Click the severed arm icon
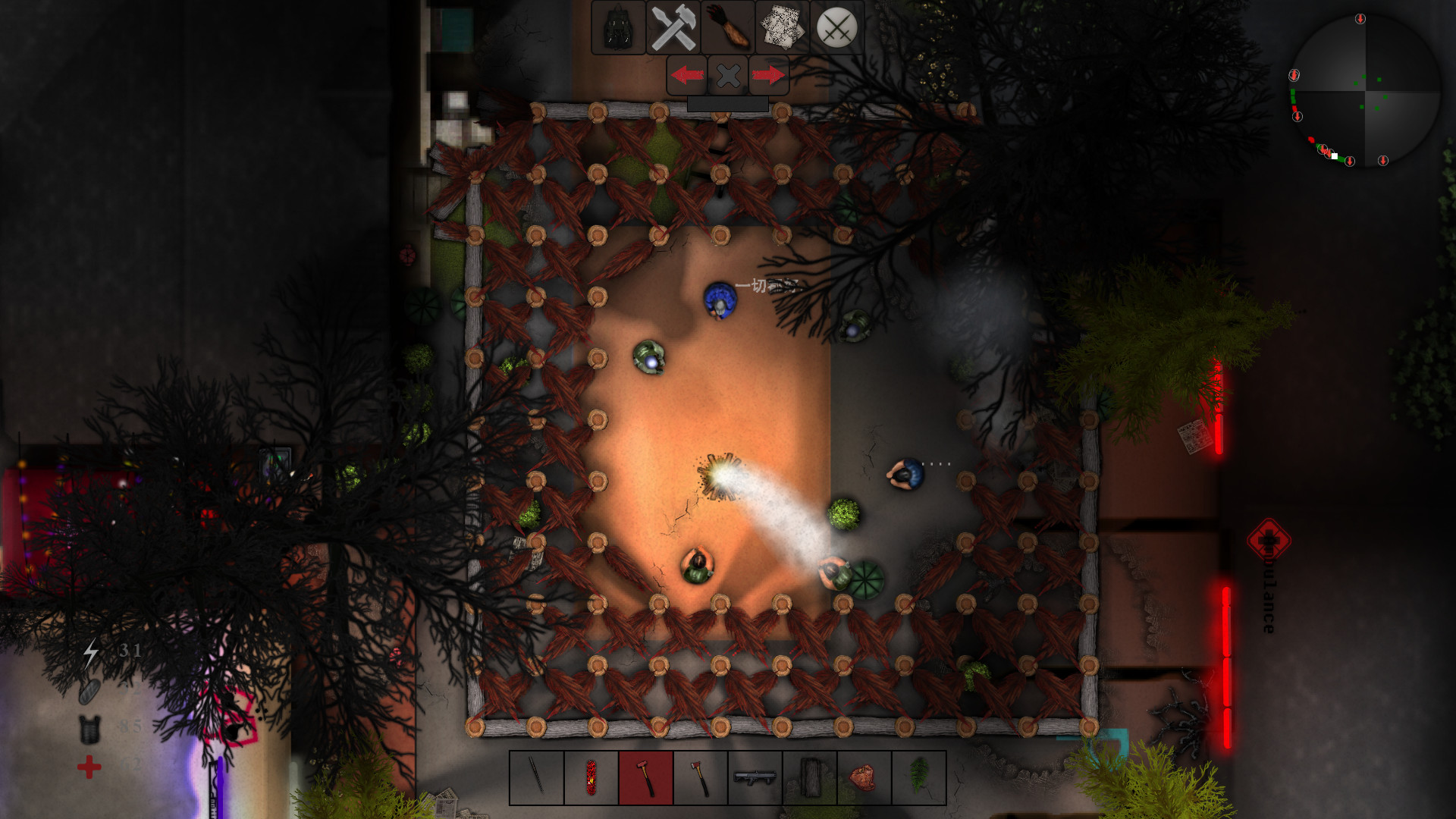Viewport: 1456px width, 819px height. point(727,29)
